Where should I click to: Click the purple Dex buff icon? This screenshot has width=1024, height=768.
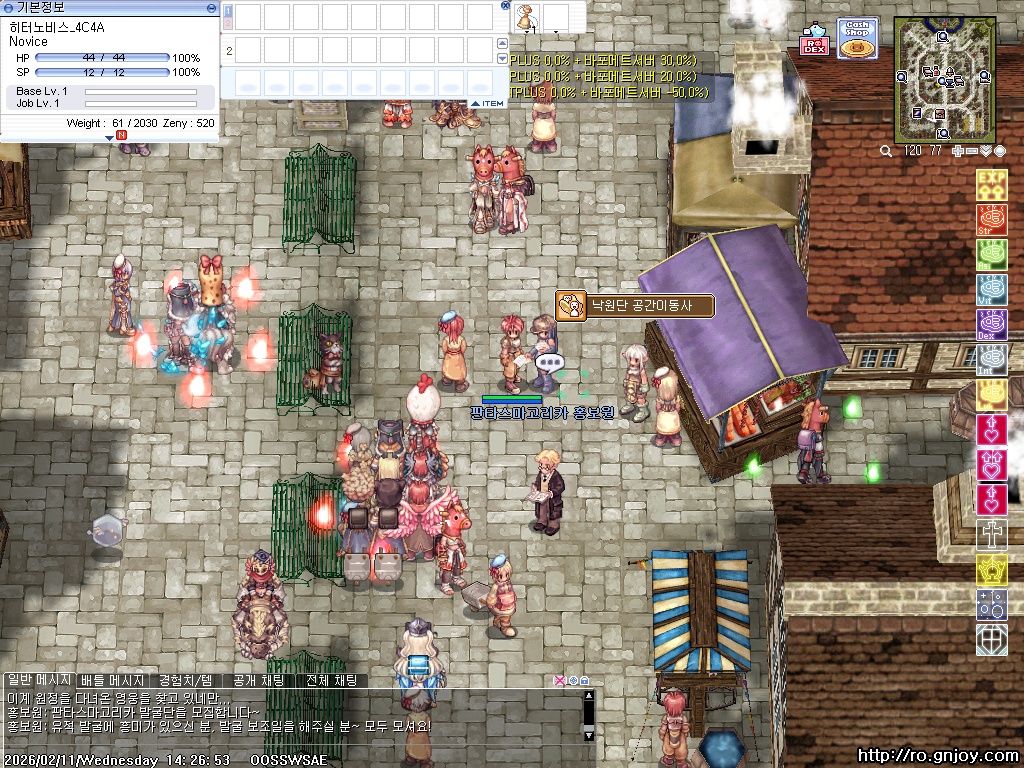[991, 325]
